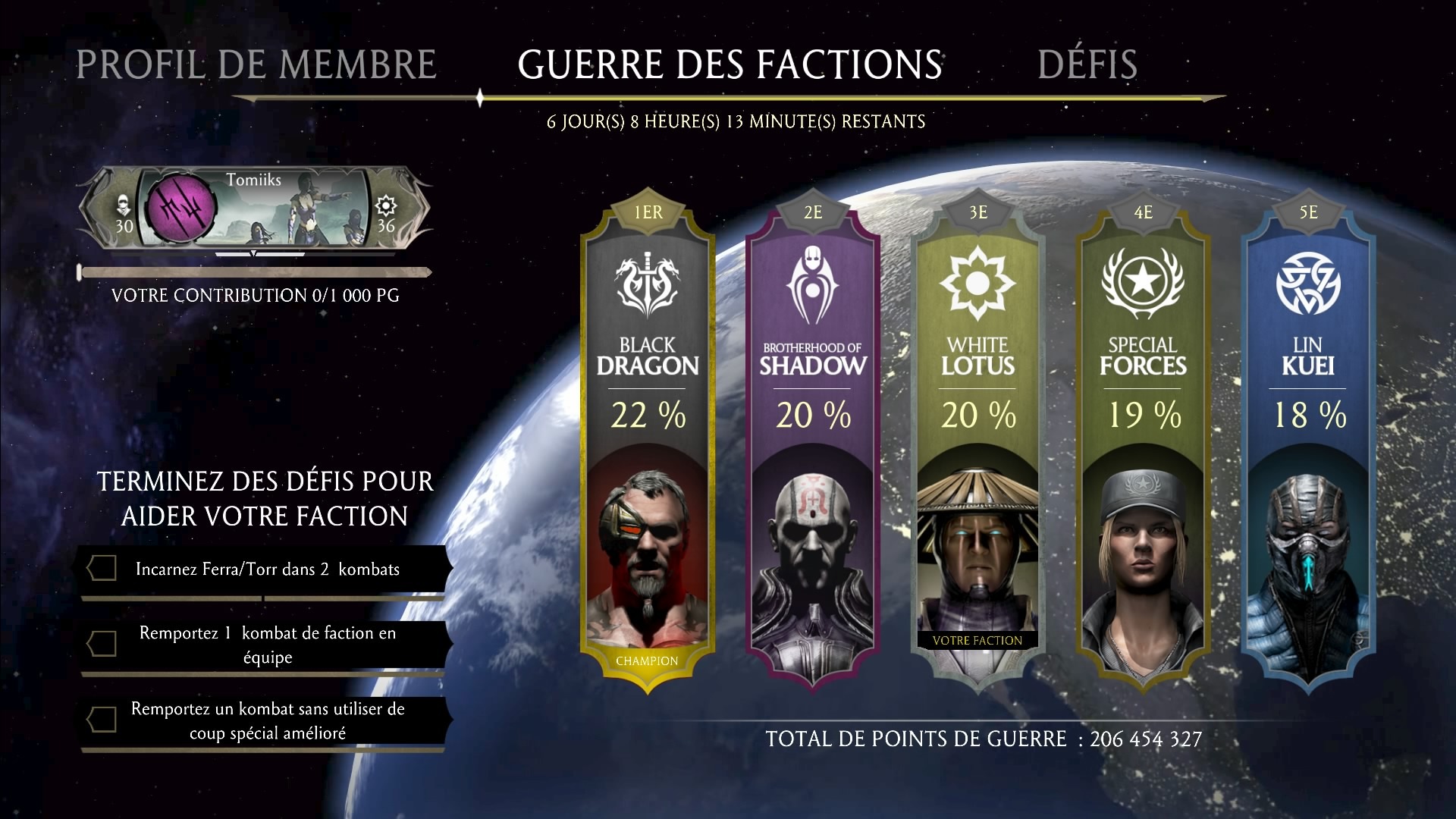Select the Lin Kuei faction banner

1308,440
